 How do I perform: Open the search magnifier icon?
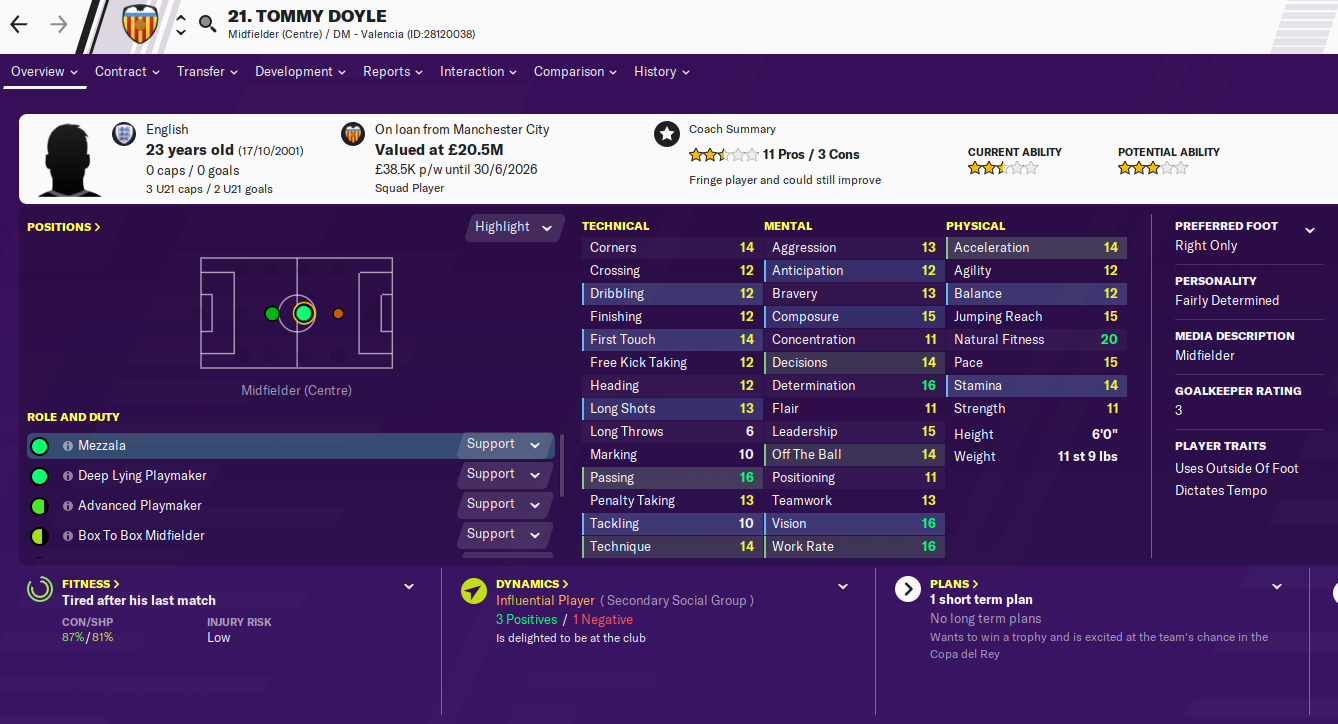pyautogui.click(x=207, y=23)
